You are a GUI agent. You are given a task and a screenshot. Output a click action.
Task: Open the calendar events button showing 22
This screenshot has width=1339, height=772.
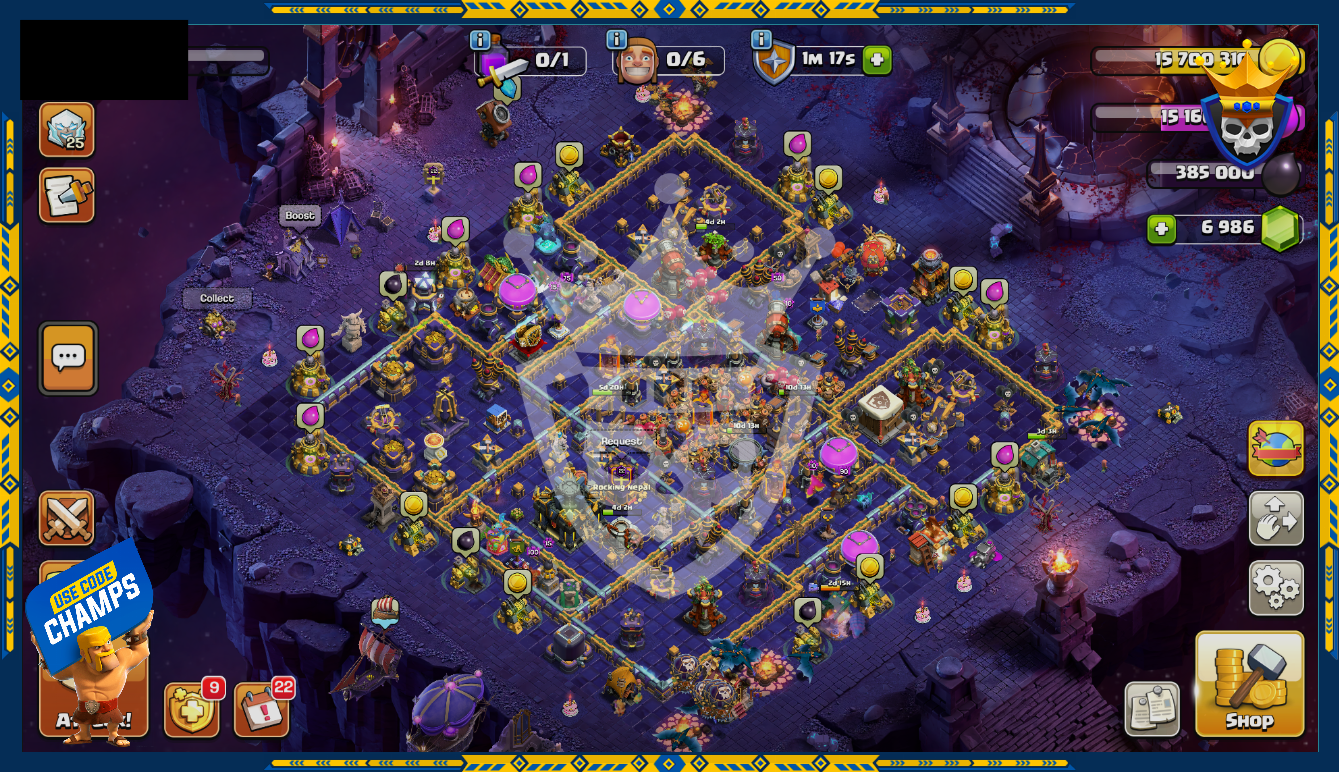(261, 710)
